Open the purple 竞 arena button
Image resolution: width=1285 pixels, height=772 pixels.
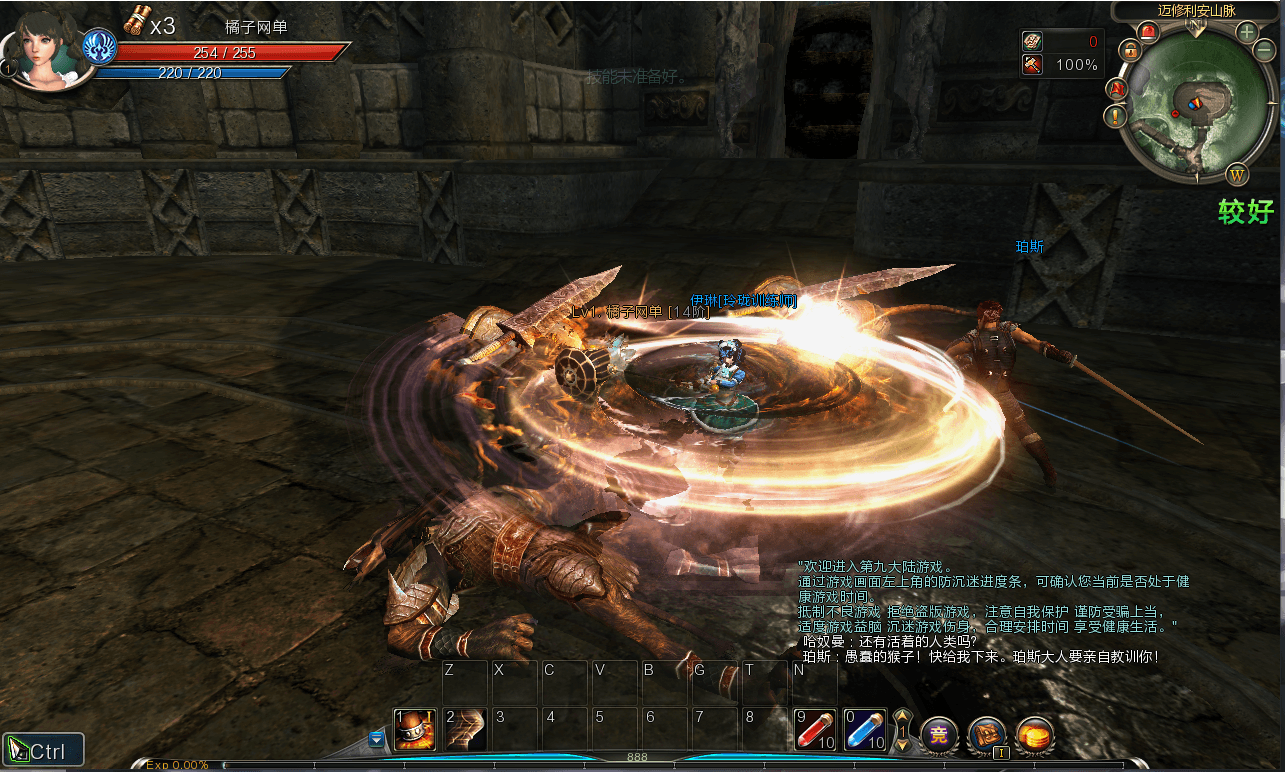coord(939,735)
